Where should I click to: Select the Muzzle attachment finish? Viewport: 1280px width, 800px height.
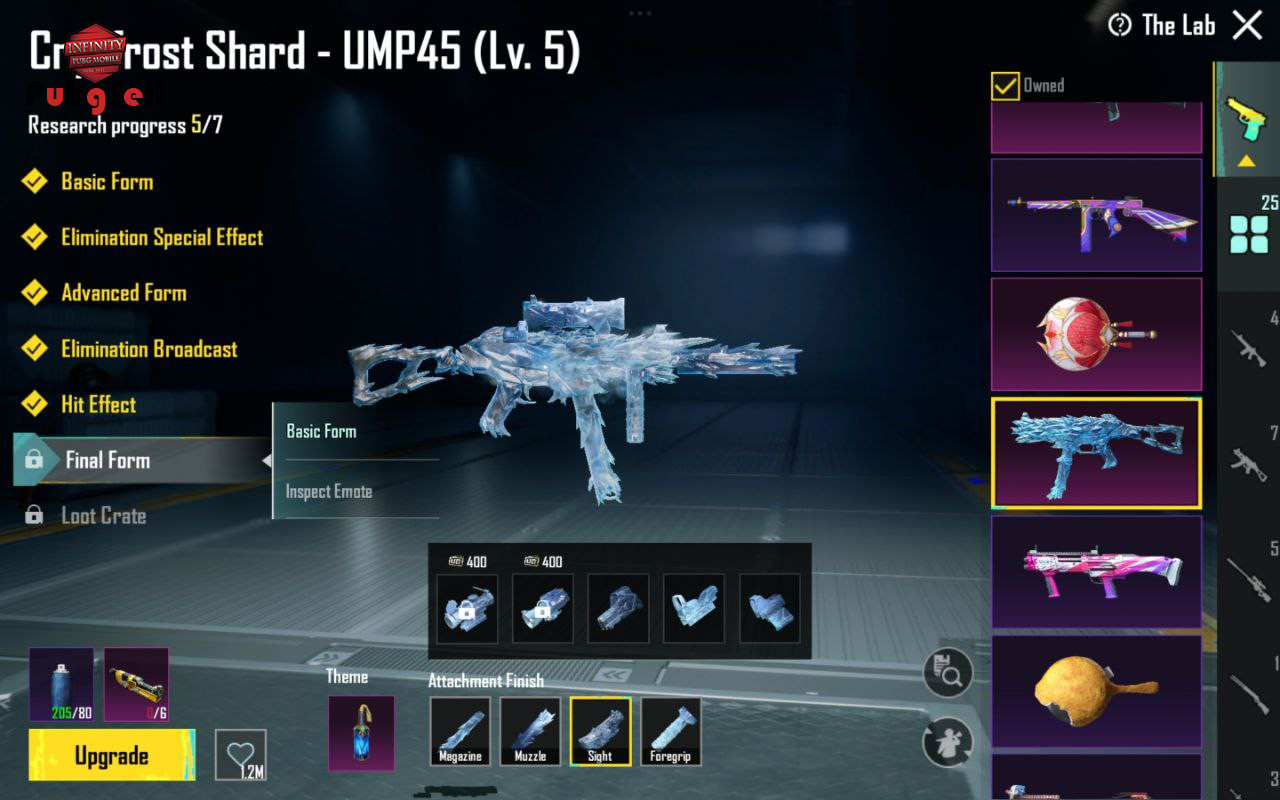pyautogui.click(x=530, y=731)
